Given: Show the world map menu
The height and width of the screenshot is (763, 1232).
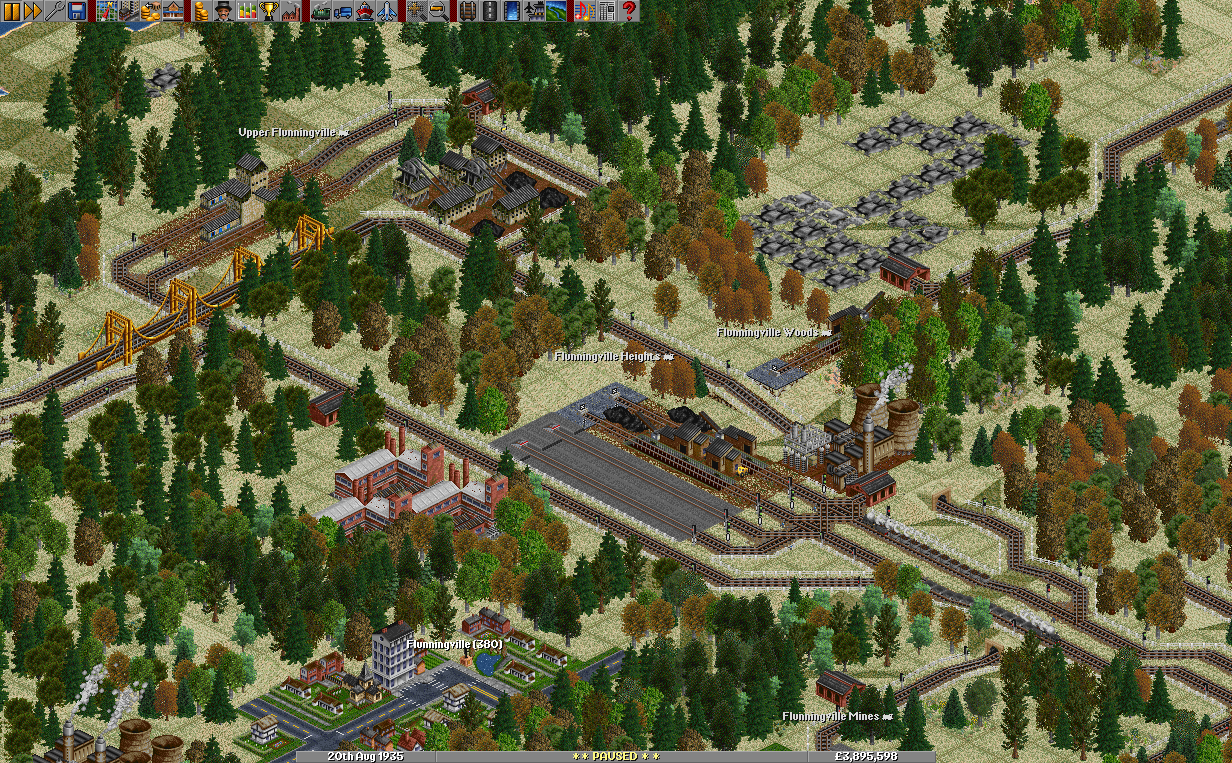Looking at the screenshot, I should (107, 11).
